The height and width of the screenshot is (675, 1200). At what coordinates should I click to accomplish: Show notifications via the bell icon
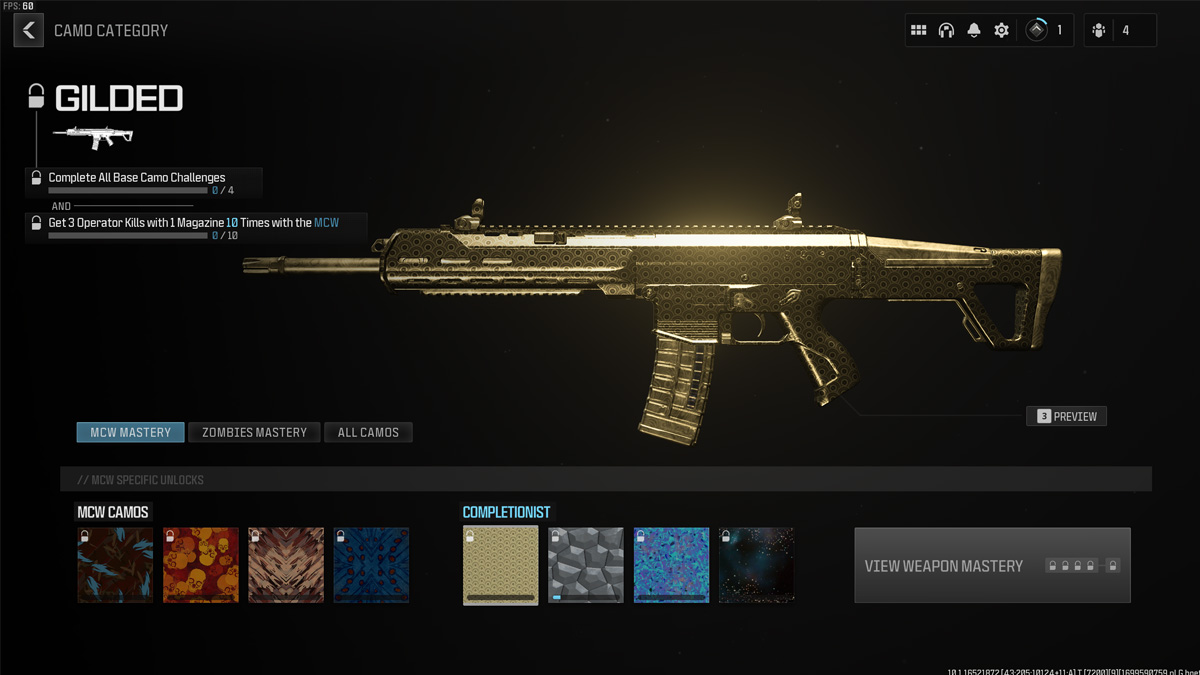click(974, 31)
